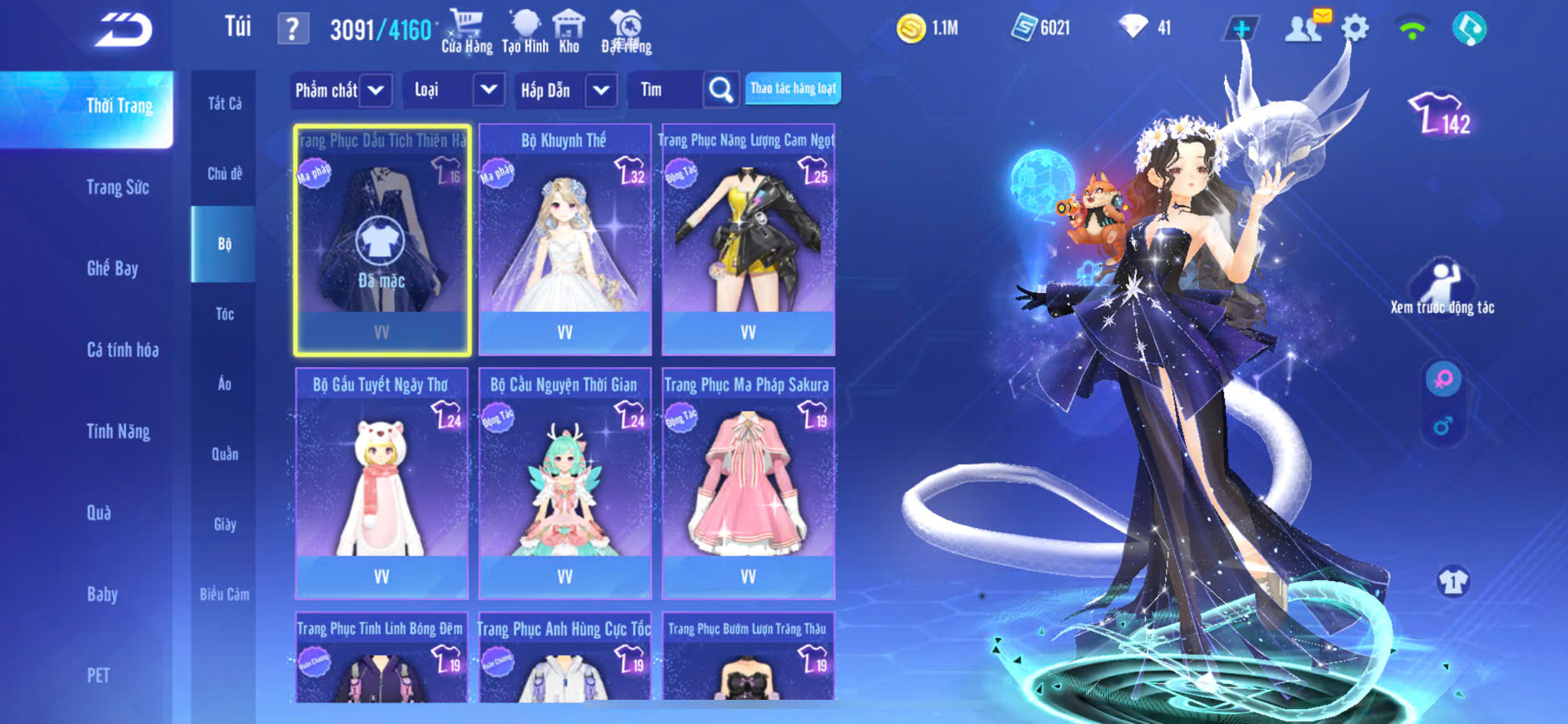The height and width of the screenshot is (724, 1568).
Task: Choose the Bộ Gấu Tuyết Ngây Thơ outfit
Action: [381, 483]
